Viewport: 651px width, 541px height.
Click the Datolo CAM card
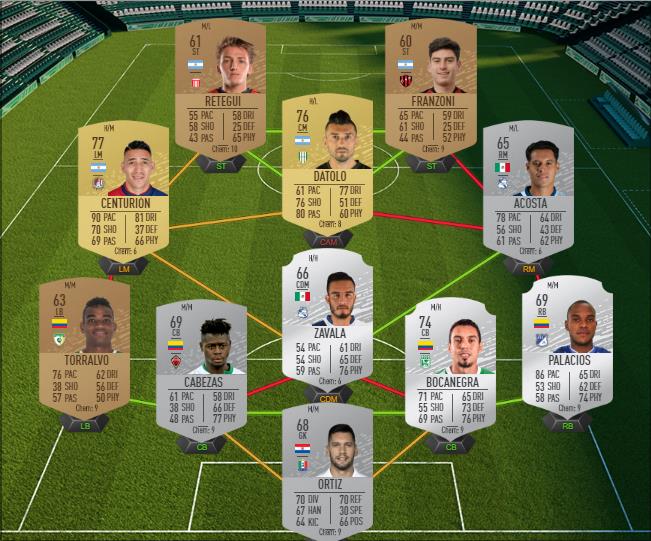327,162
